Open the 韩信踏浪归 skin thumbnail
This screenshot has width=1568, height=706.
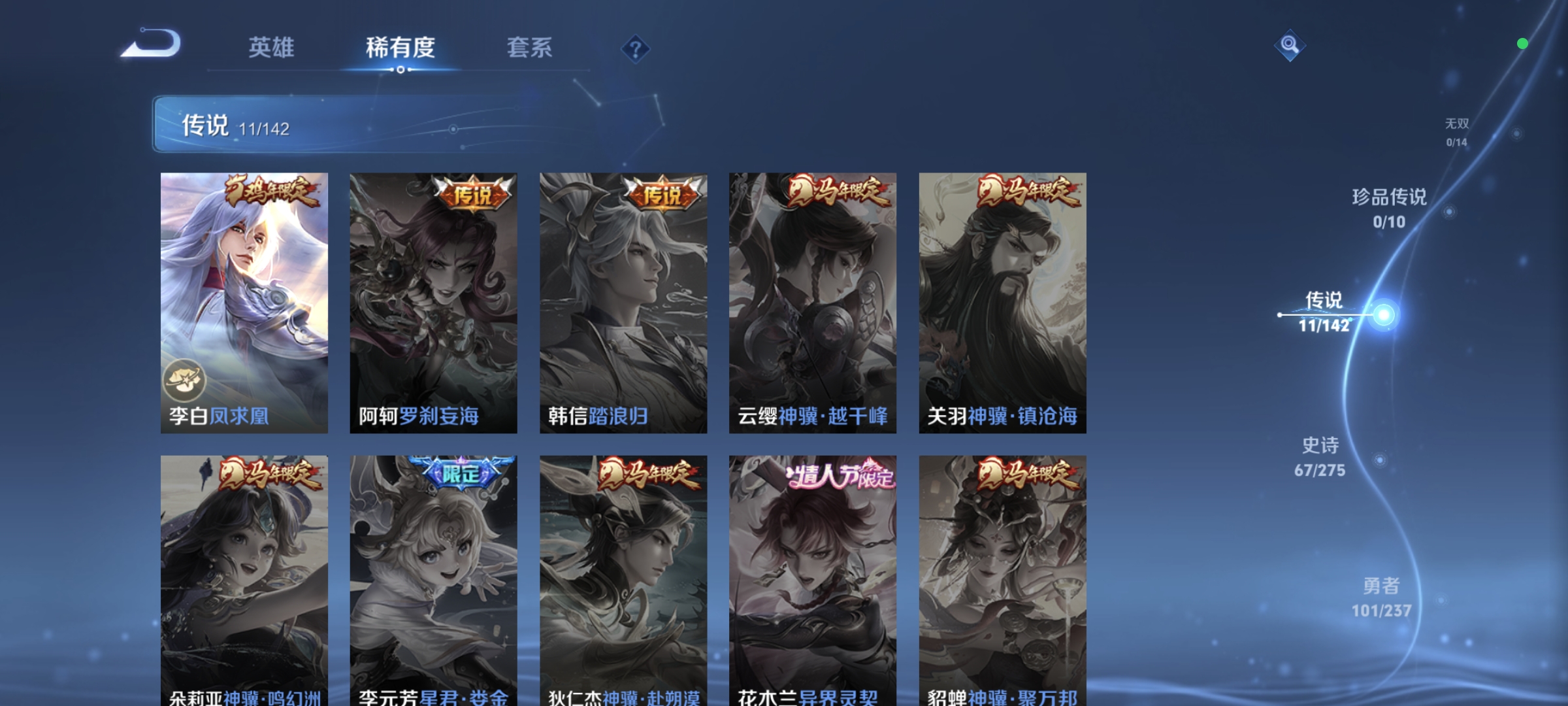click(623, 301)
